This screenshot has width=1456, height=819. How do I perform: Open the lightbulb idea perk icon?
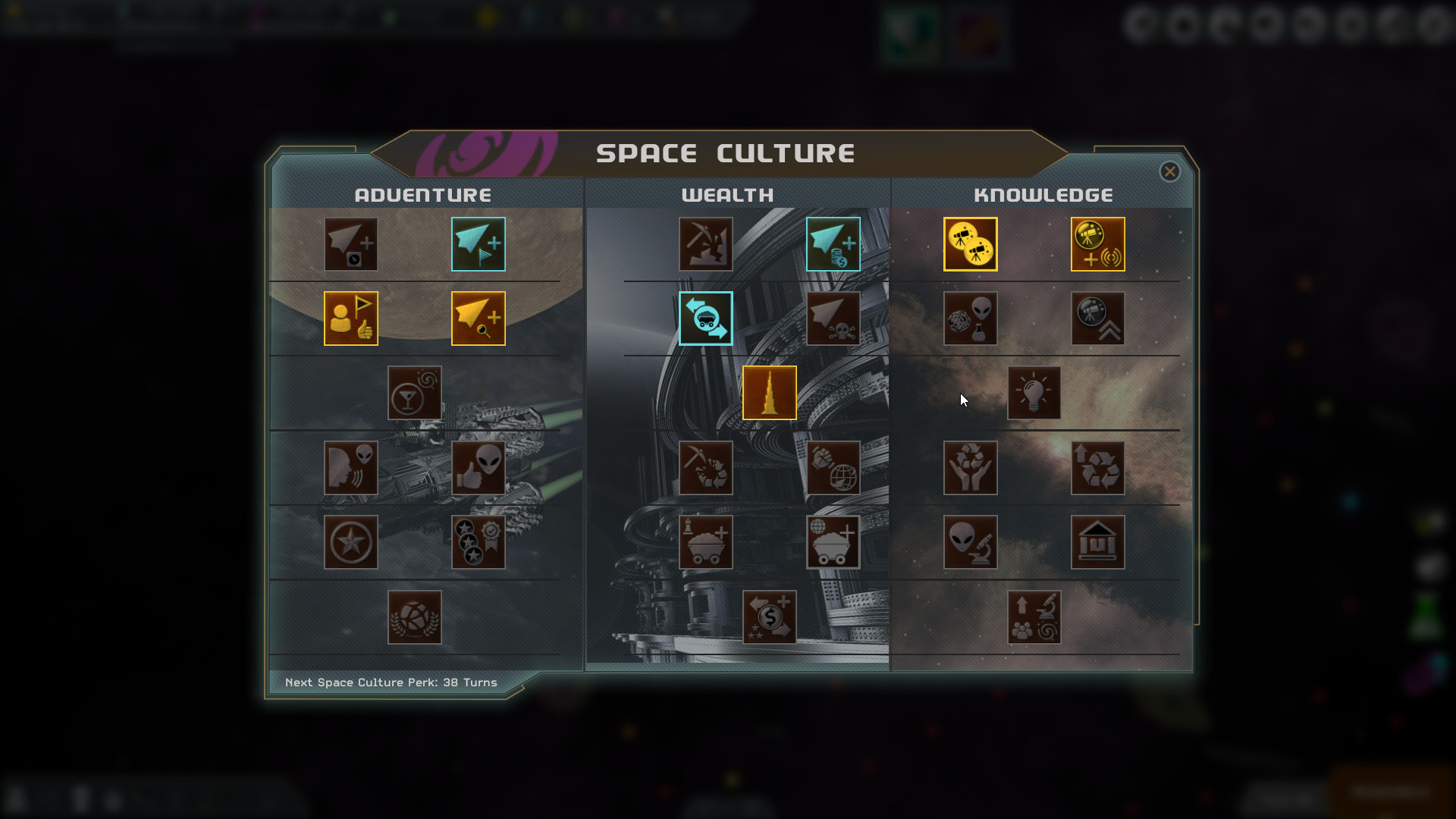tap(1034, 393)
